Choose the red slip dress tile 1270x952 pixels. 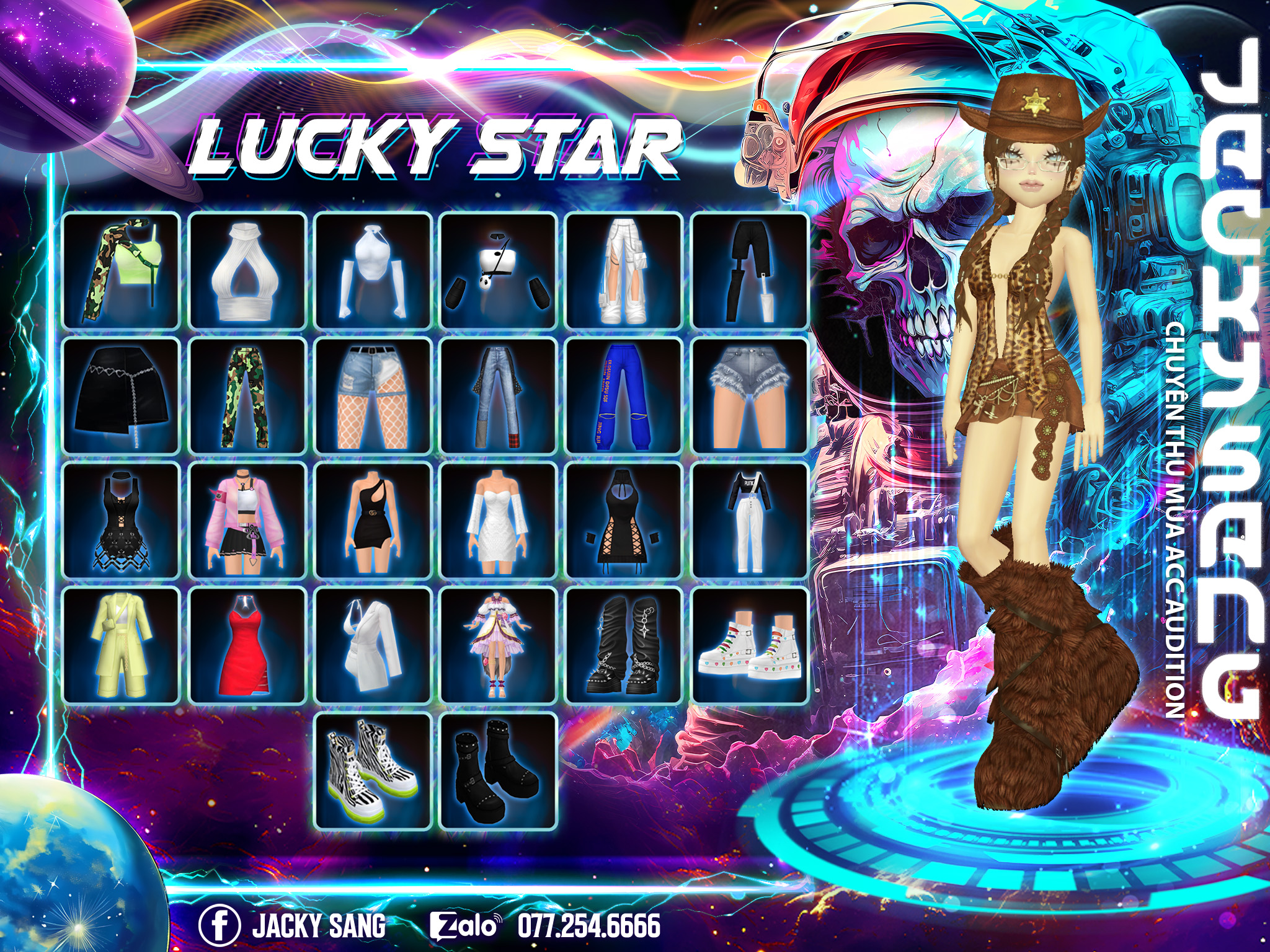[247, 646]
